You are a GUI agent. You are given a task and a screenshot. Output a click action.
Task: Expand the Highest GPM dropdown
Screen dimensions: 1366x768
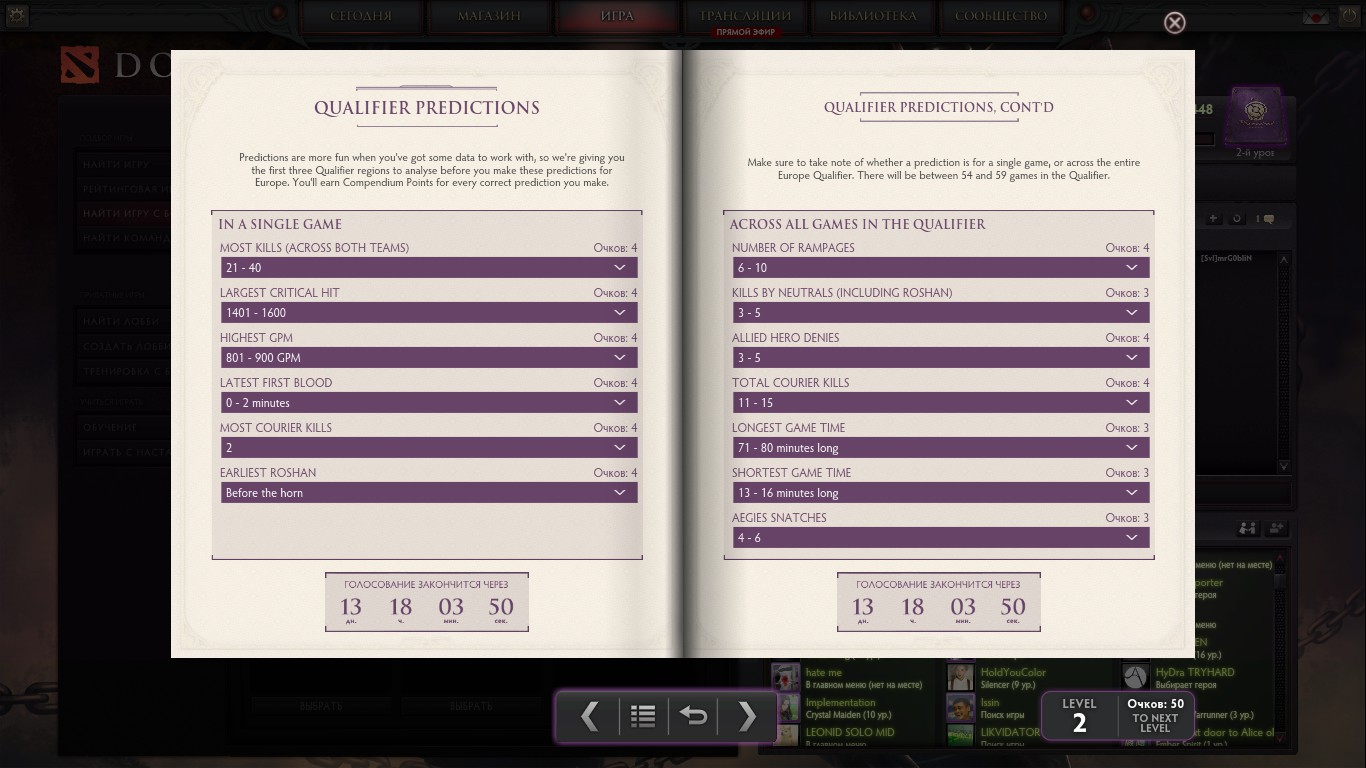[x=429, y=358]
